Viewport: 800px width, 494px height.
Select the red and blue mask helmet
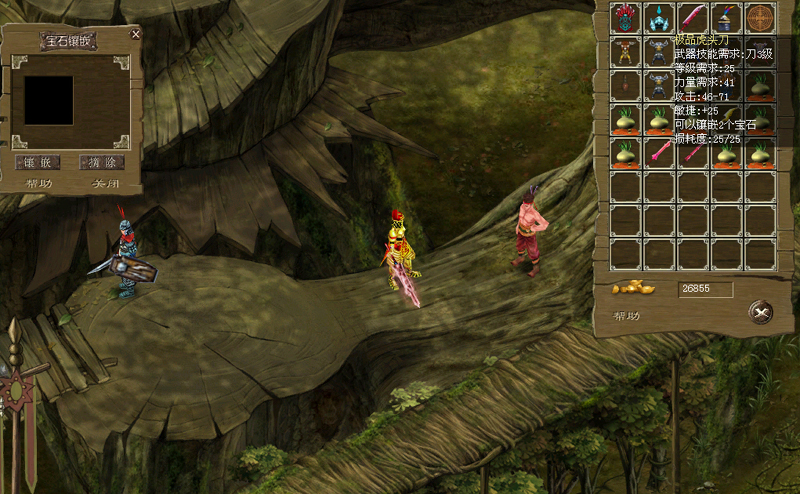pos(626,19)
